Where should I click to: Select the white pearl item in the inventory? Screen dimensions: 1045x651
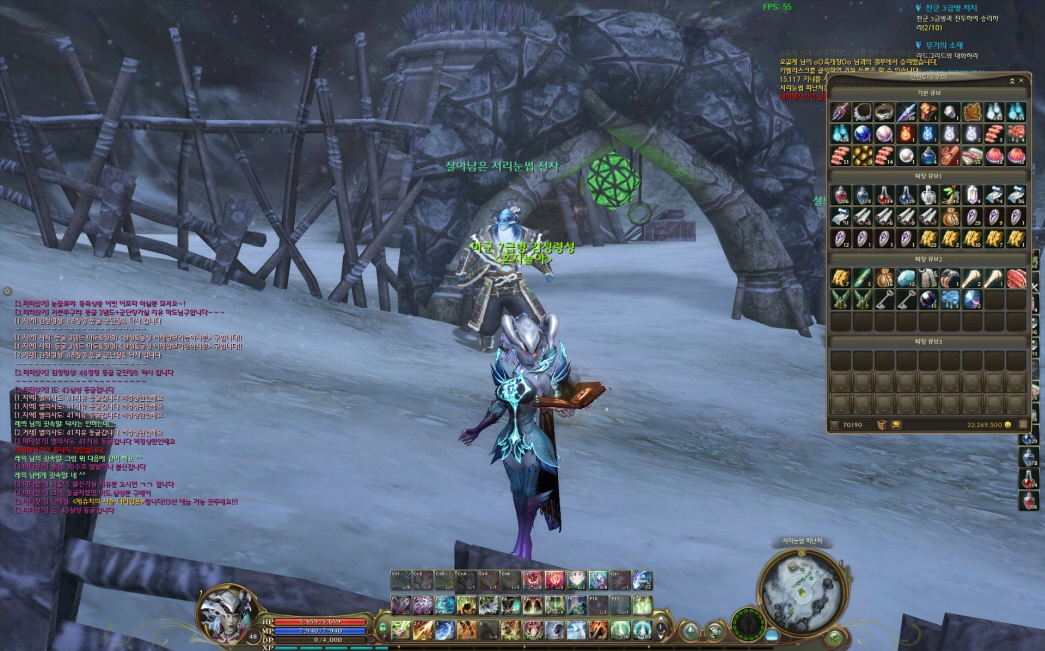(906, 155)
